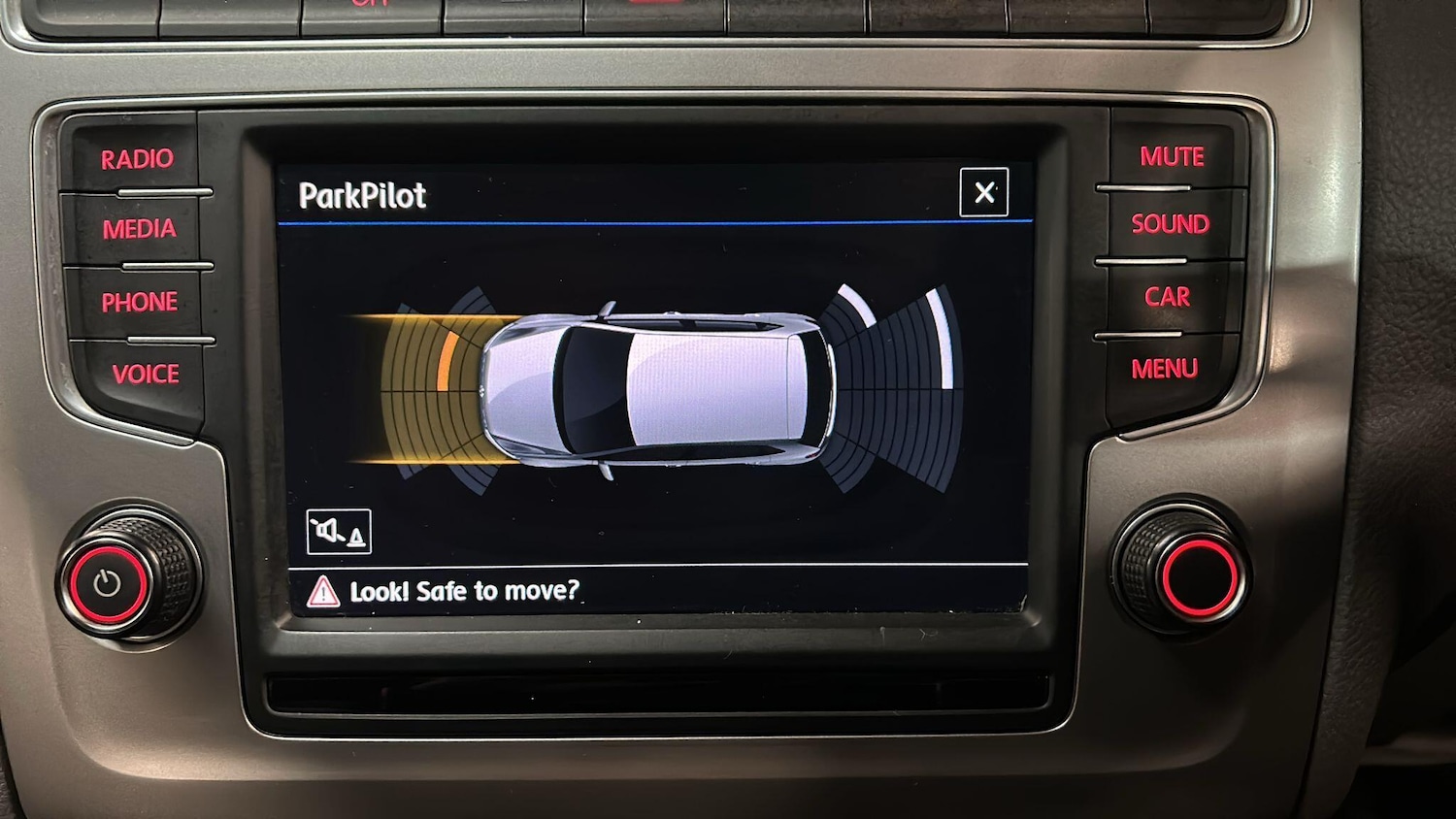
Task: Open the main MENU
Action: [1164, 369]
